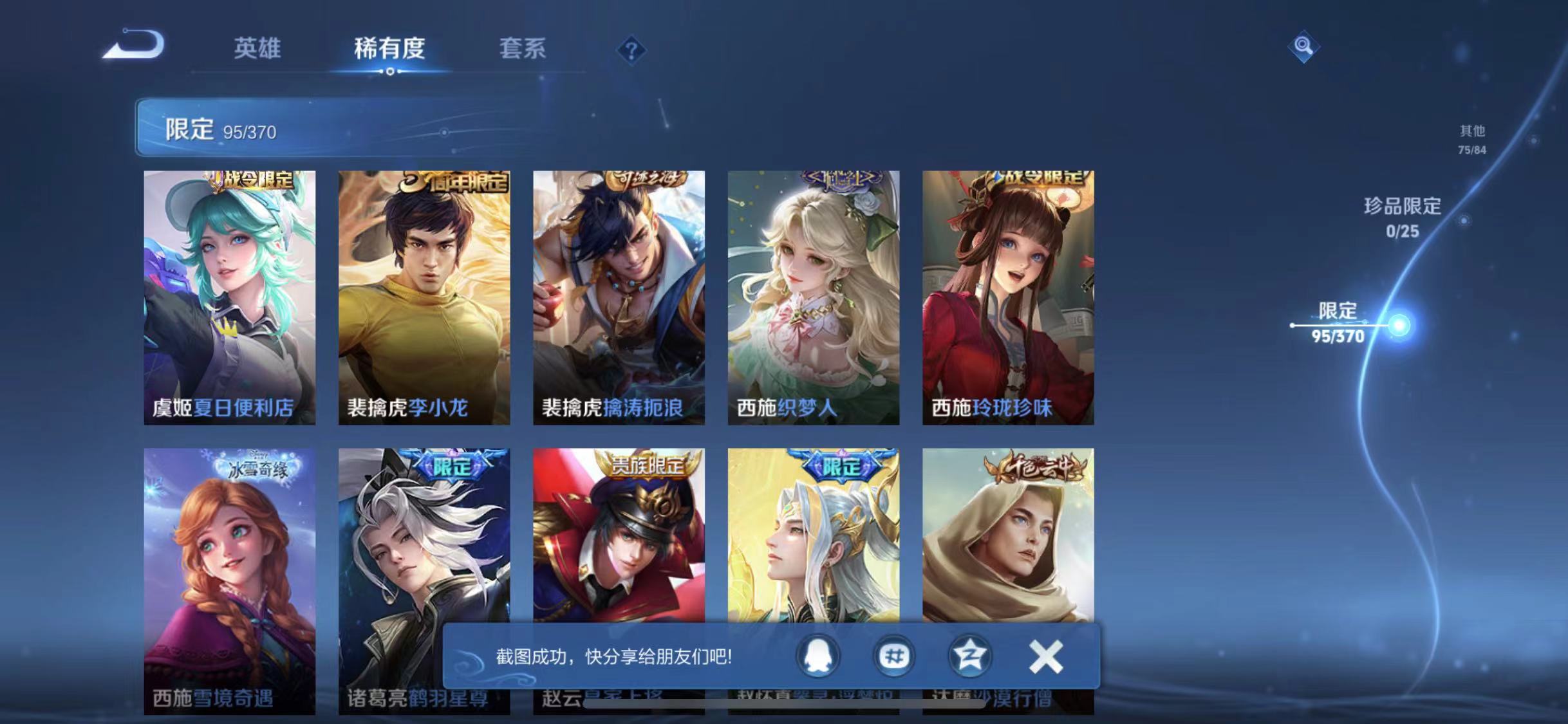Share screenshot via the QQ icon
Screen dimensions: 1568x724
816,657
